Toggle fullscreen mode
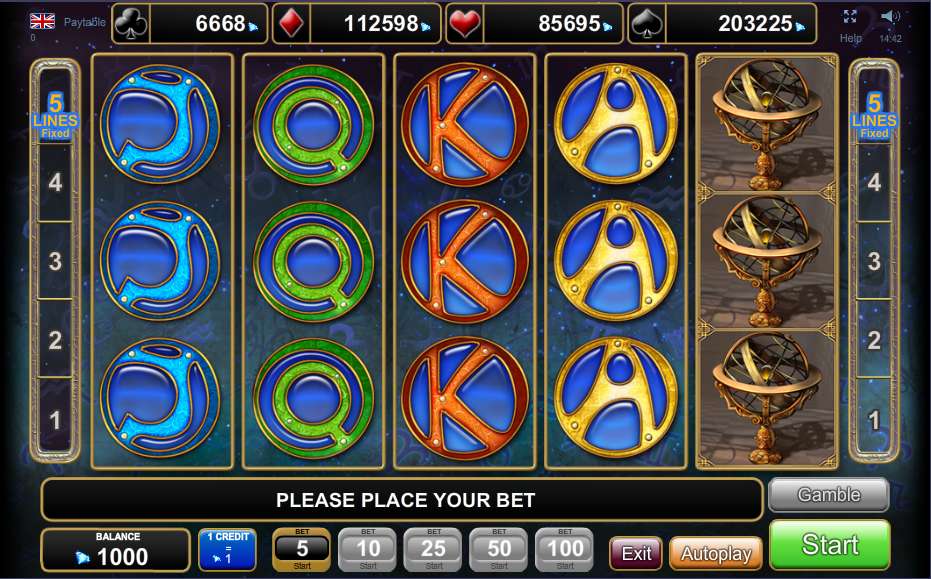The width and height of the screenshot is (931, 579). pos(850,16)
